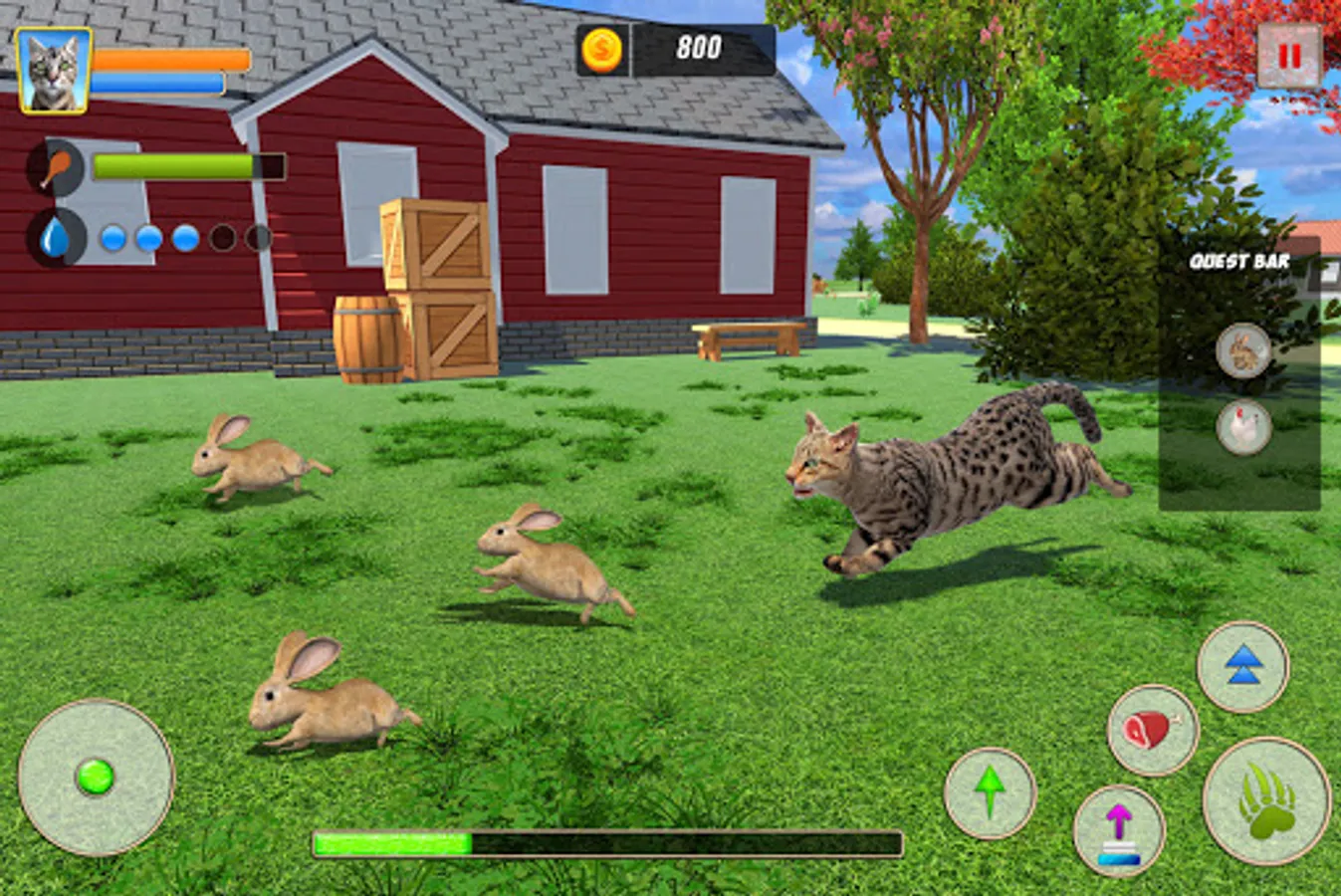
Task: Click the gold coin icon
Action: (x=602, y=49)
